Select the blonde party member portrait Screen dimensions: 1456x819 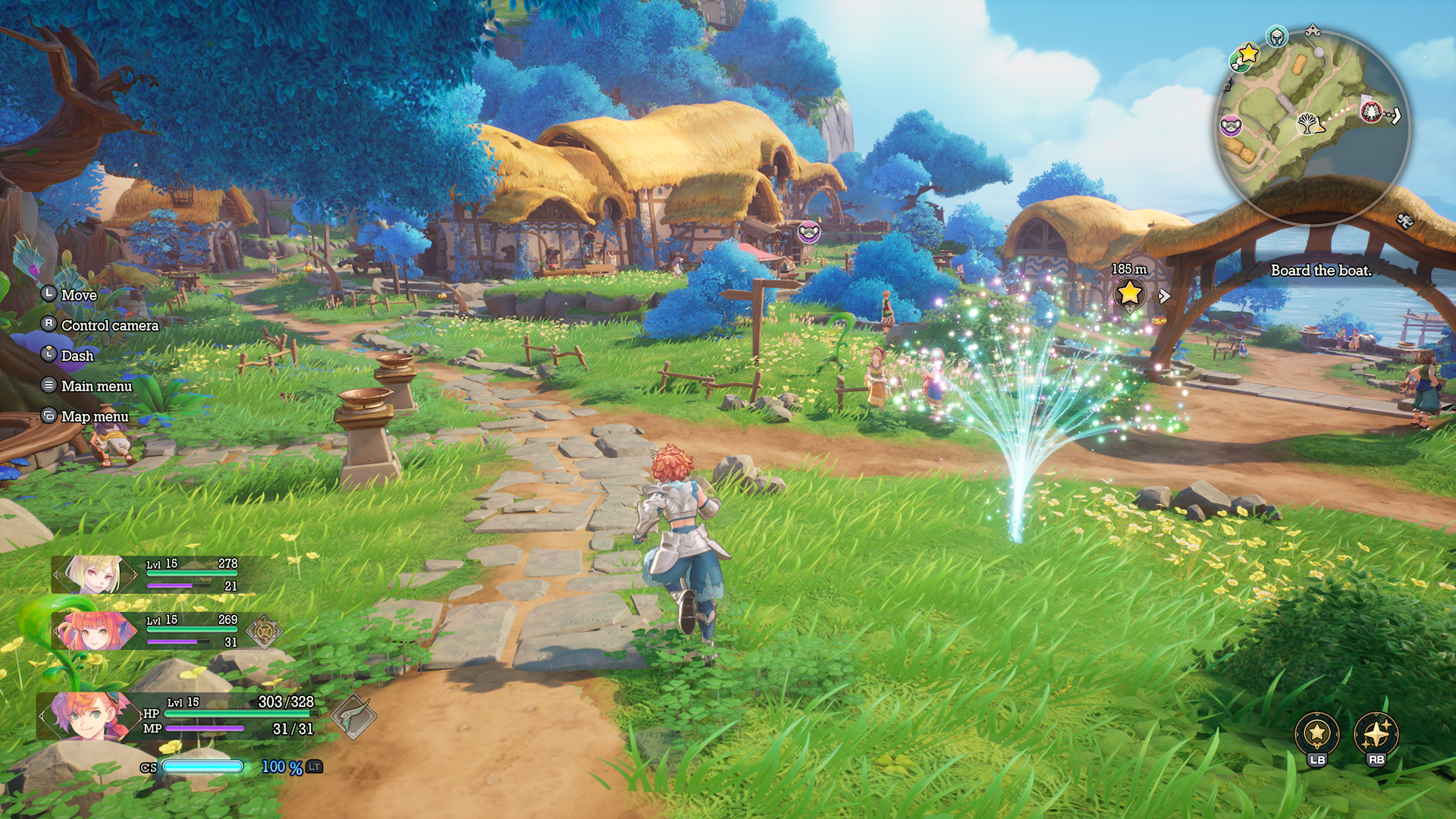pyautogui.click(x=95, y=574)
